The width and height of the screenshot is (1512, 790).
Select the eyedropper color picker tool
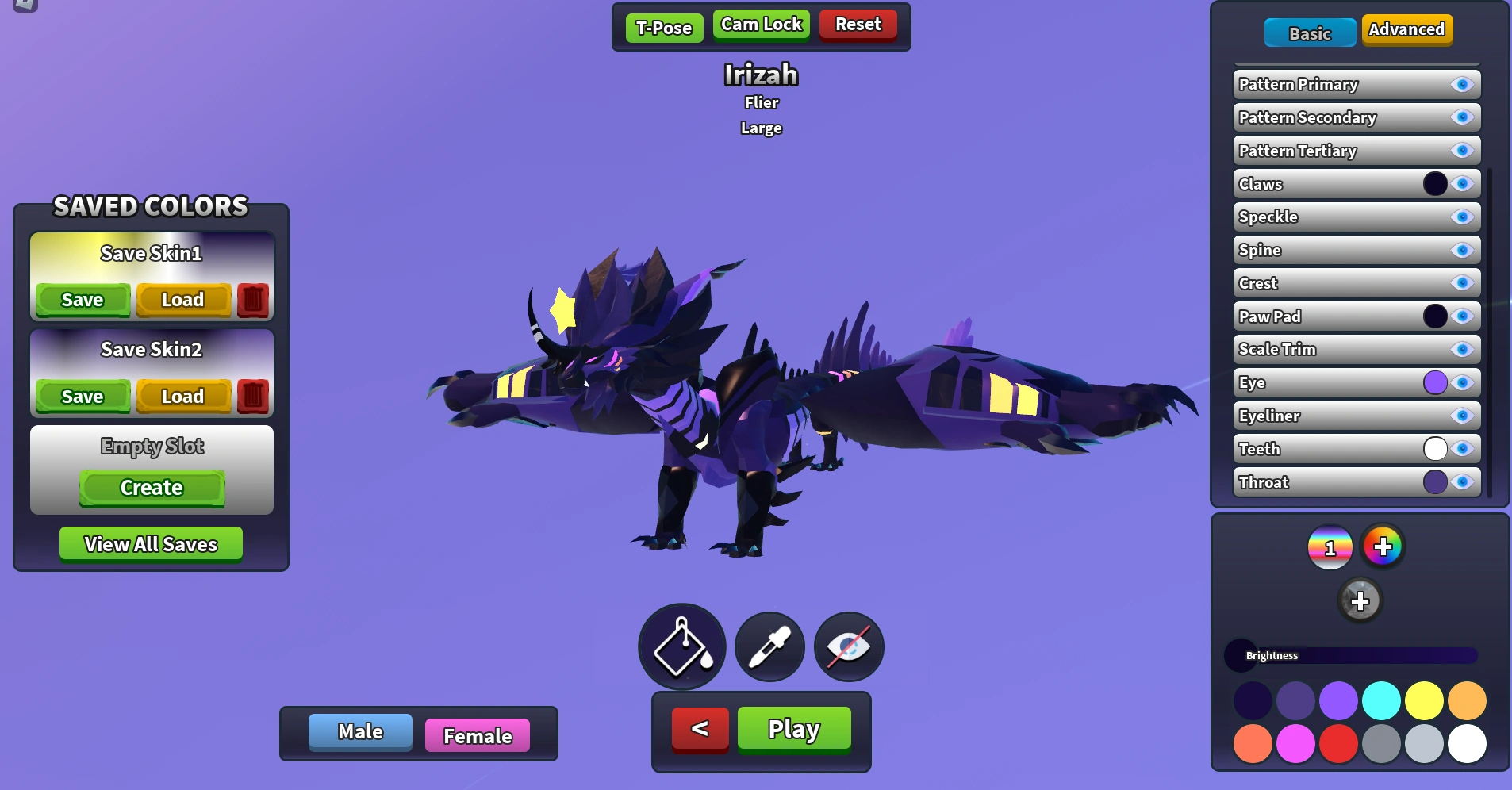pyautogui.click(x=768, y=646)
